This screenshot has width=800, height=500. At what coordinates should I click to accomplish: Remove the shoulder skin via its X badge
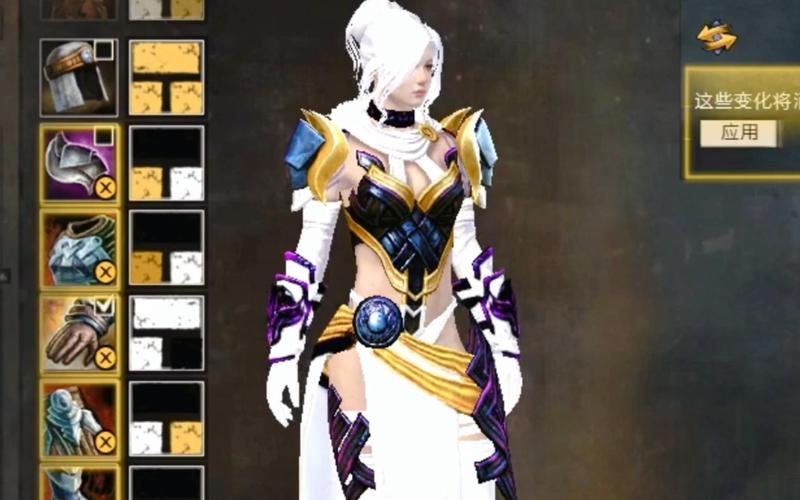(x=105, y=187)
